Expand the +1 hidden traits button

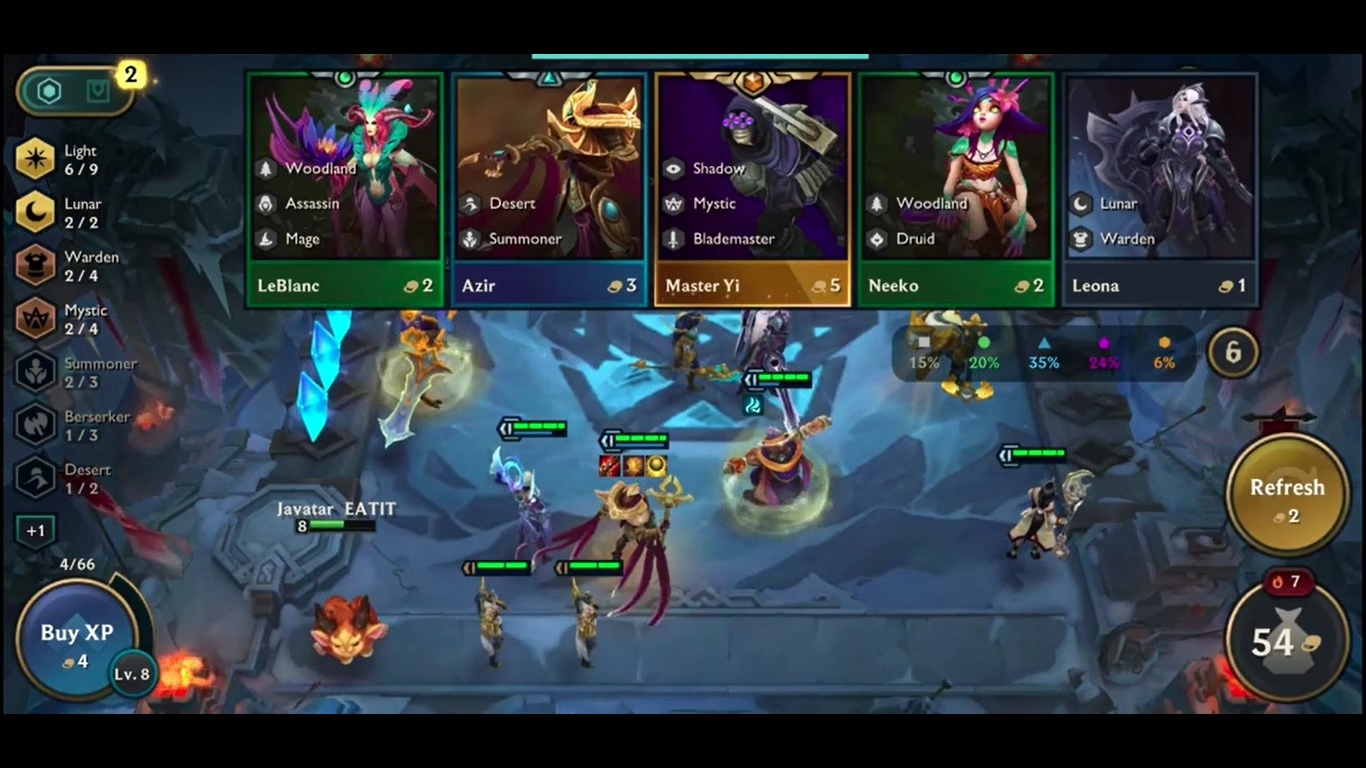point(36,531)
